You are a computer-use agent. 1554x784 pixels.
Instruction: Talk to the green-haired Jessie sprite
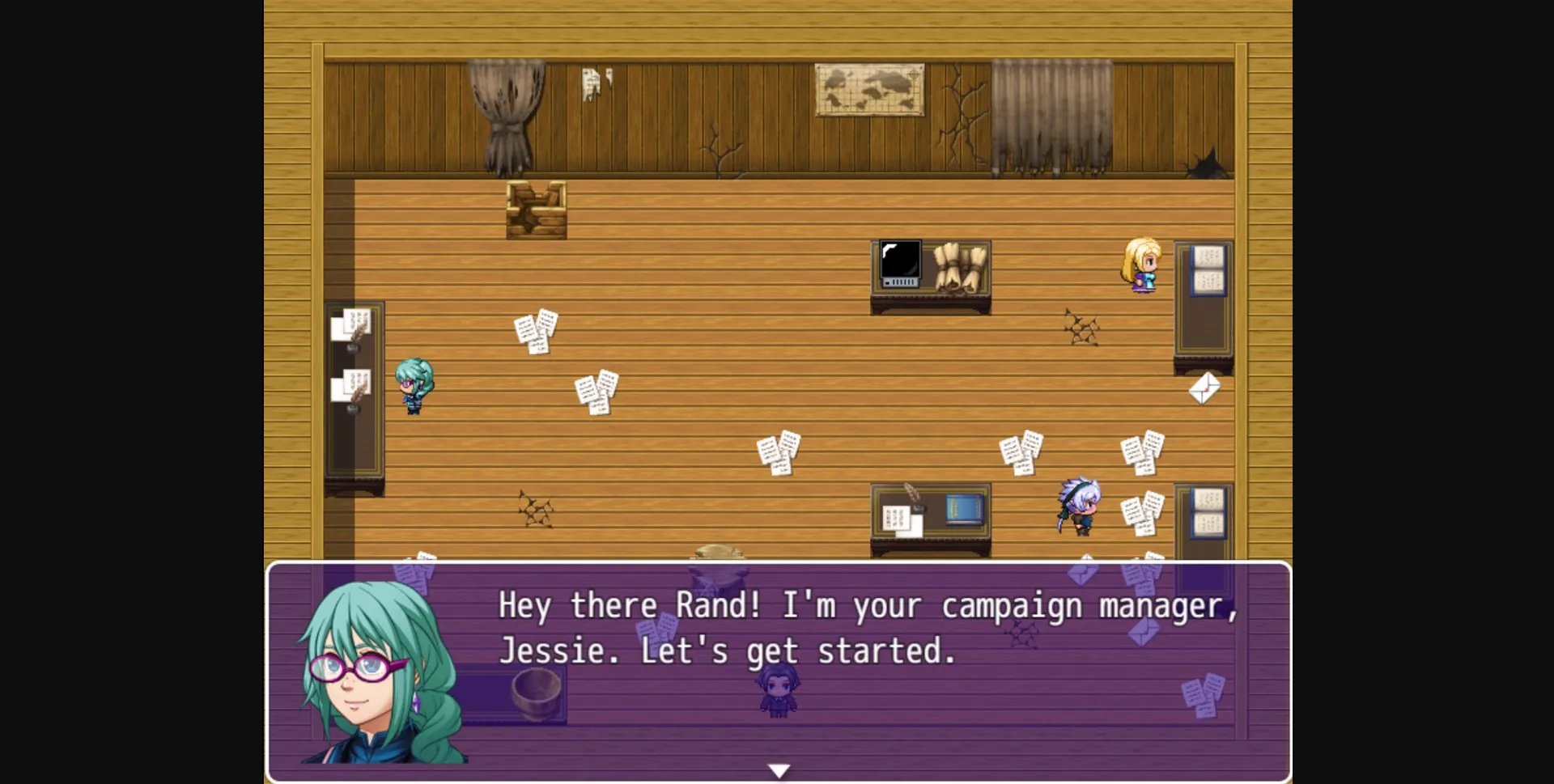click(414, 388)
